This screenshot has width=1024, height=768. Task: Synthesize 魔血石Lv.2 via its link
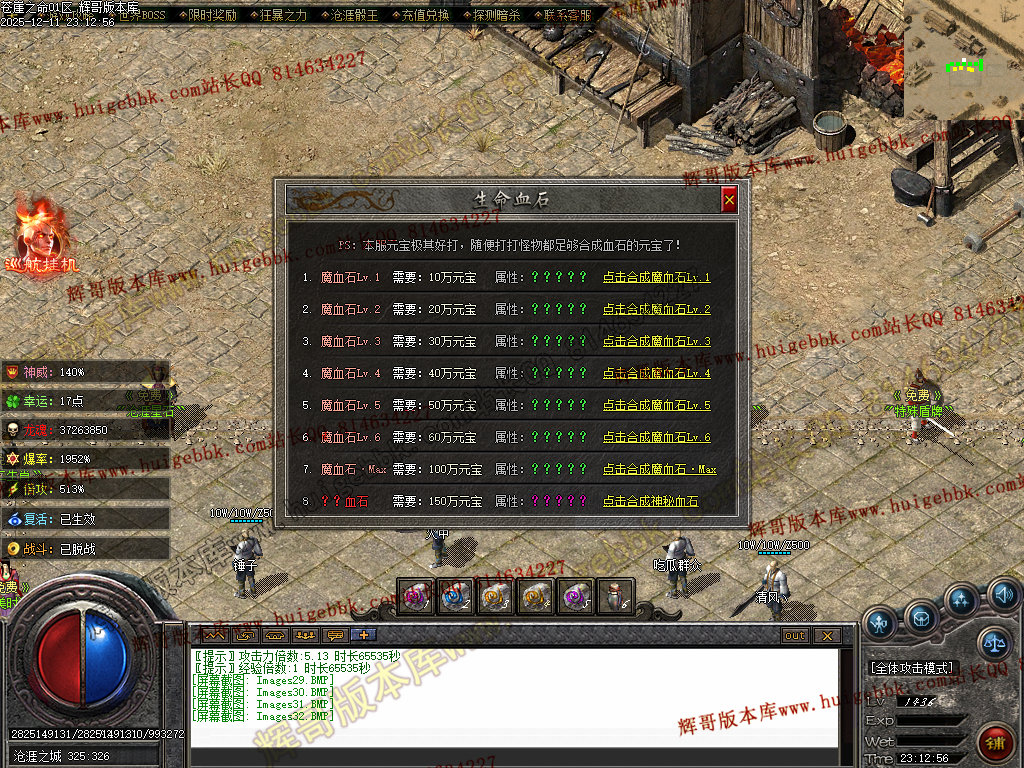656,309
